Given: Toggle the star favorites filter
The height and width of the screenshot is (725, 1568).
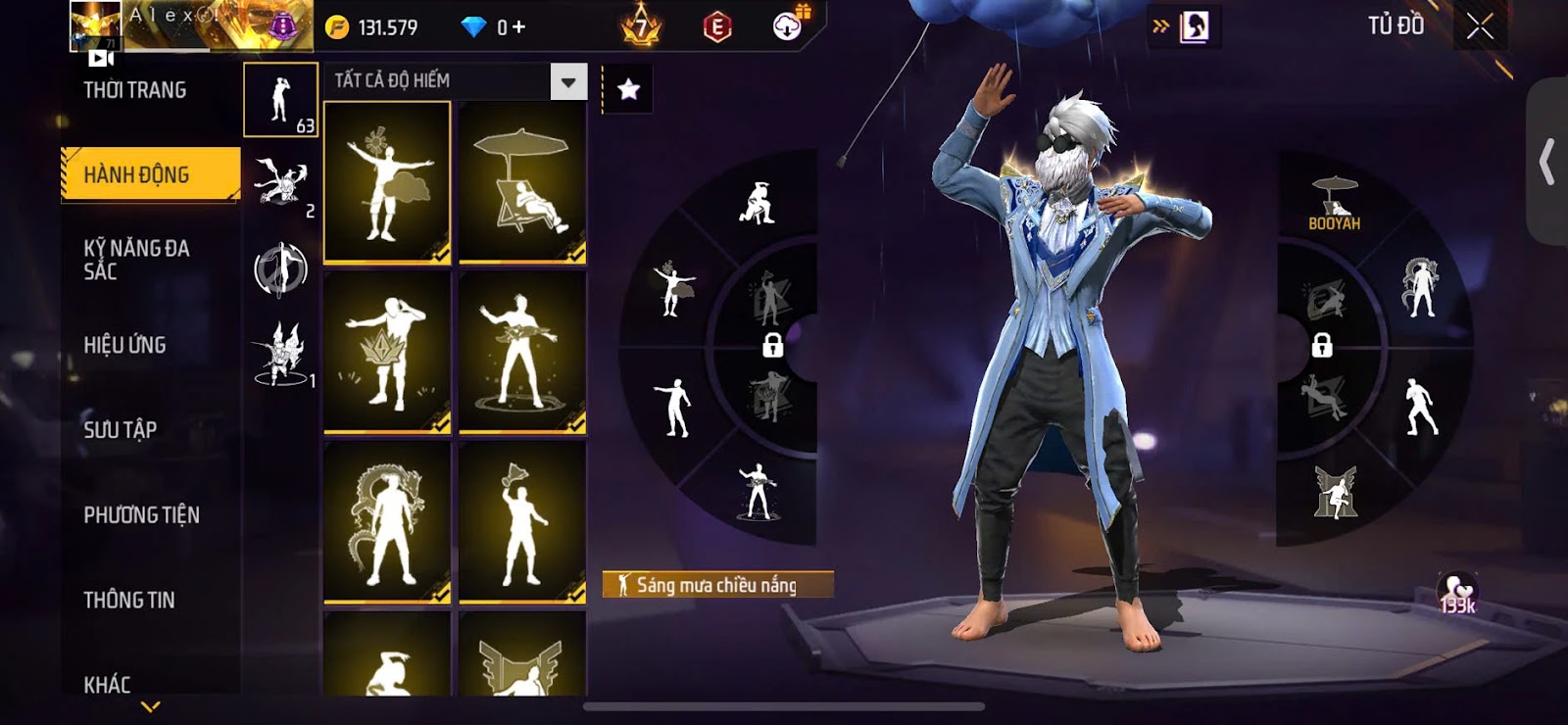Looking at the screenshot, I should [x=628, y=90].
